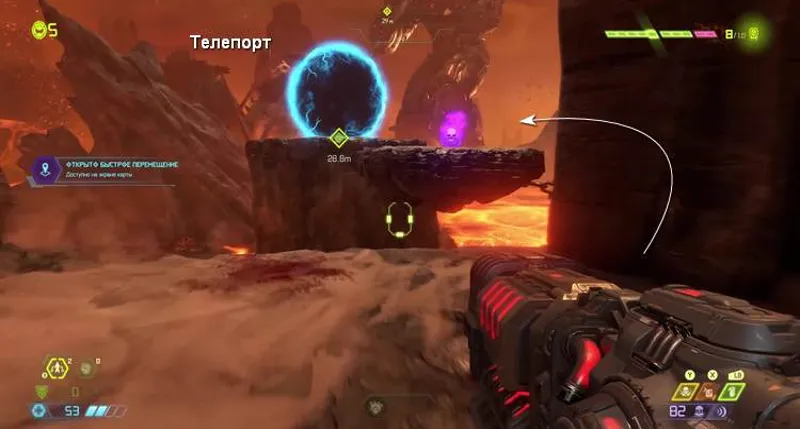This screenshot has width=800, height=429.
Task: Select the frag grenade equipment icon
Action: coord(57,369)
